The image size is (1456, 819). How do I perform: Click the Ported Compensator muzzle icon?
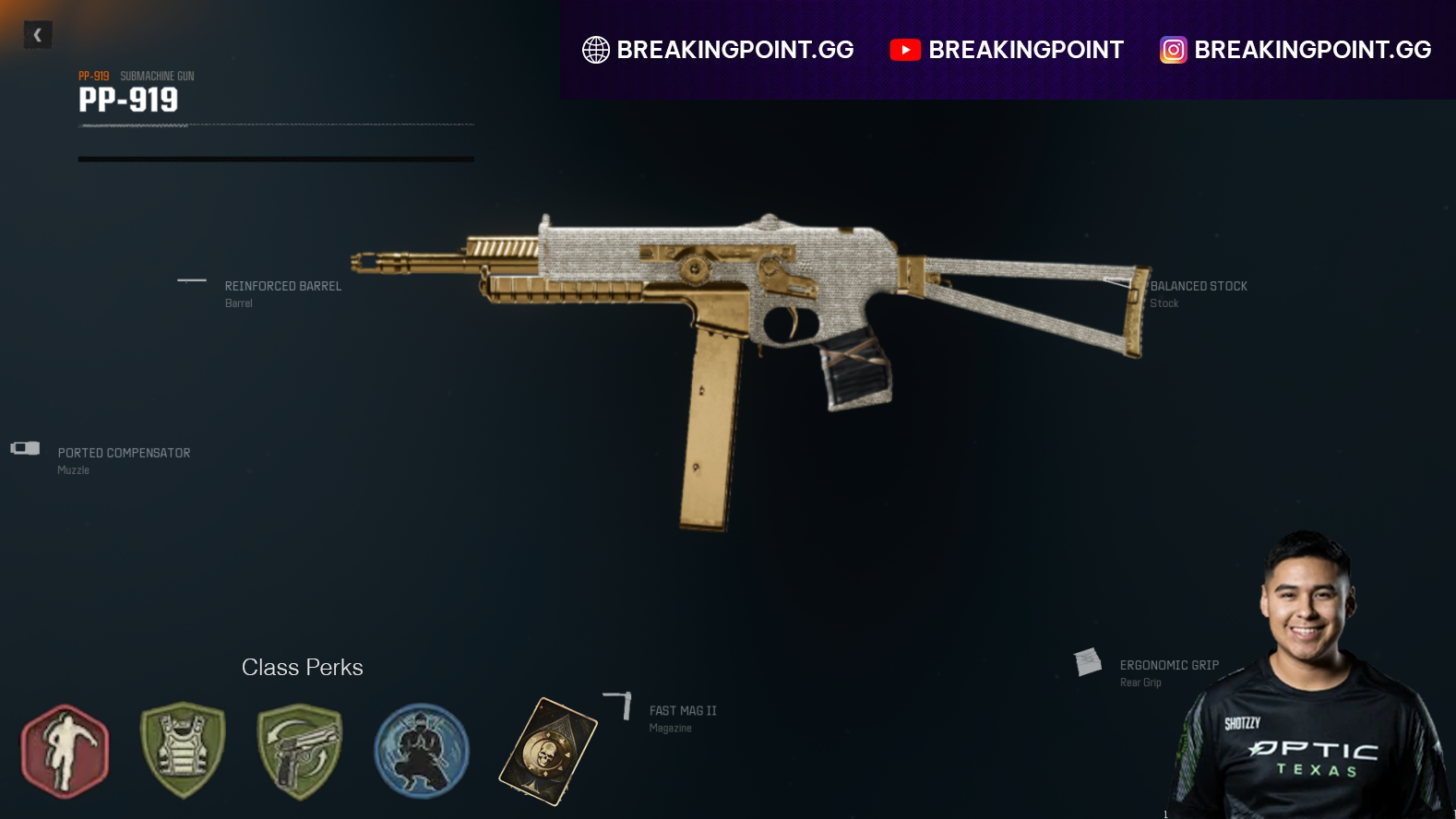[24, 449]
